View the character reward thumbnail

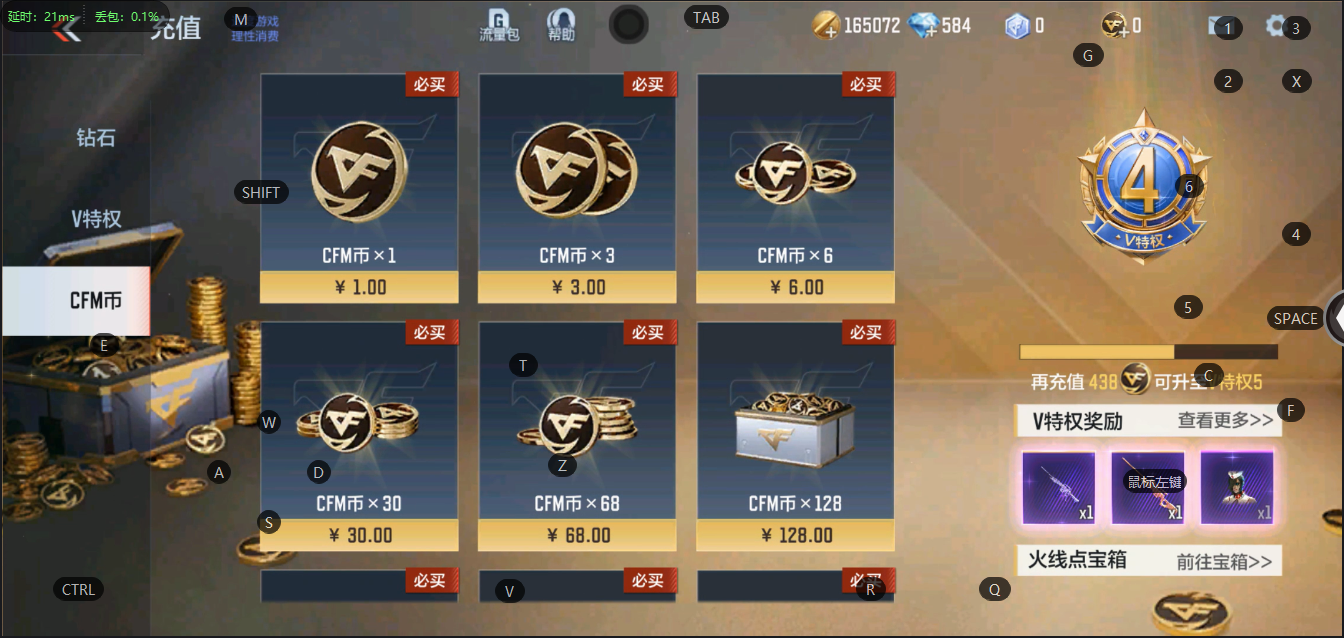coord(1237,487)
